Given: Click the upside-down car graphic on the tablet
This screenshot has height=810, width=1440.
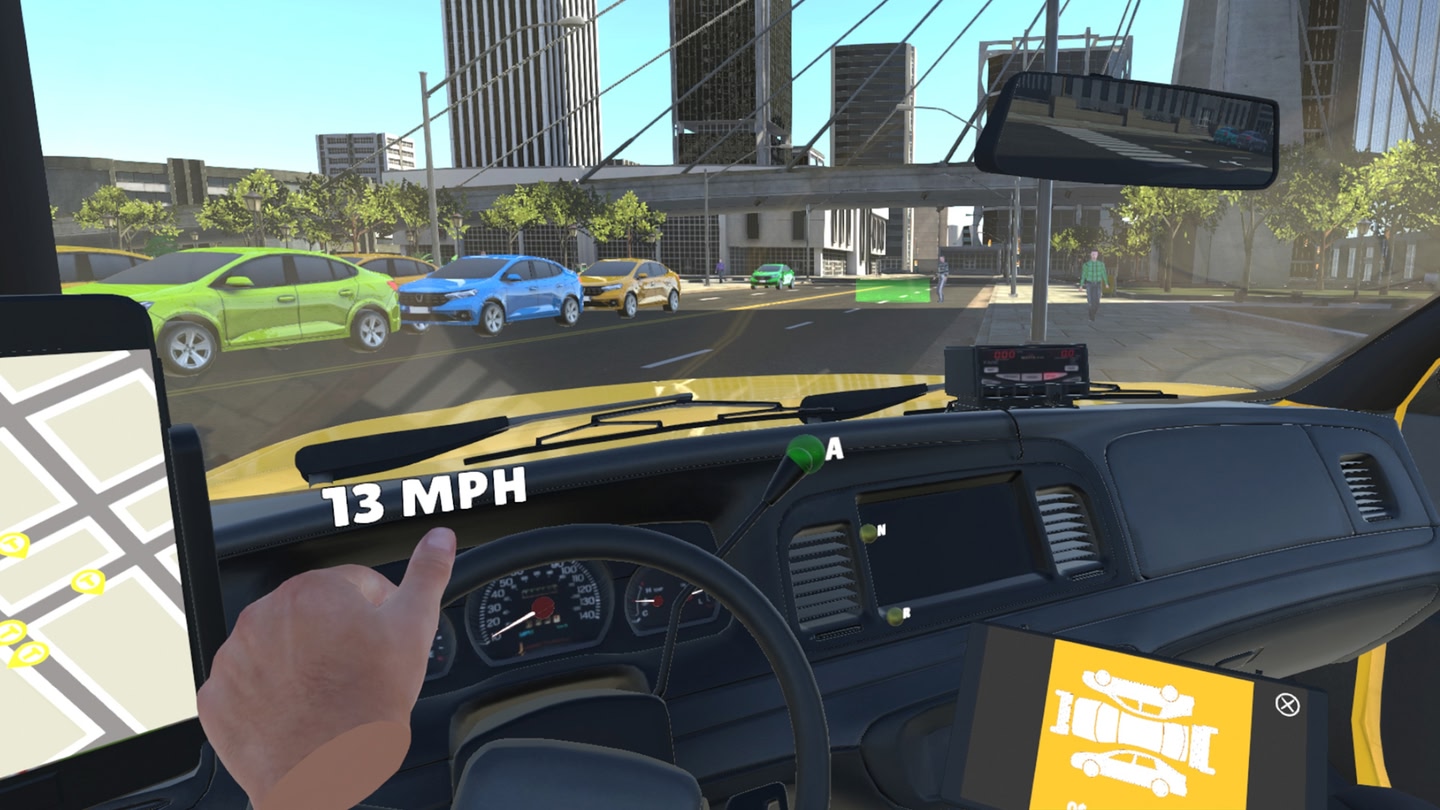Looking at the screenshot, I should [x=1137, y=690].
